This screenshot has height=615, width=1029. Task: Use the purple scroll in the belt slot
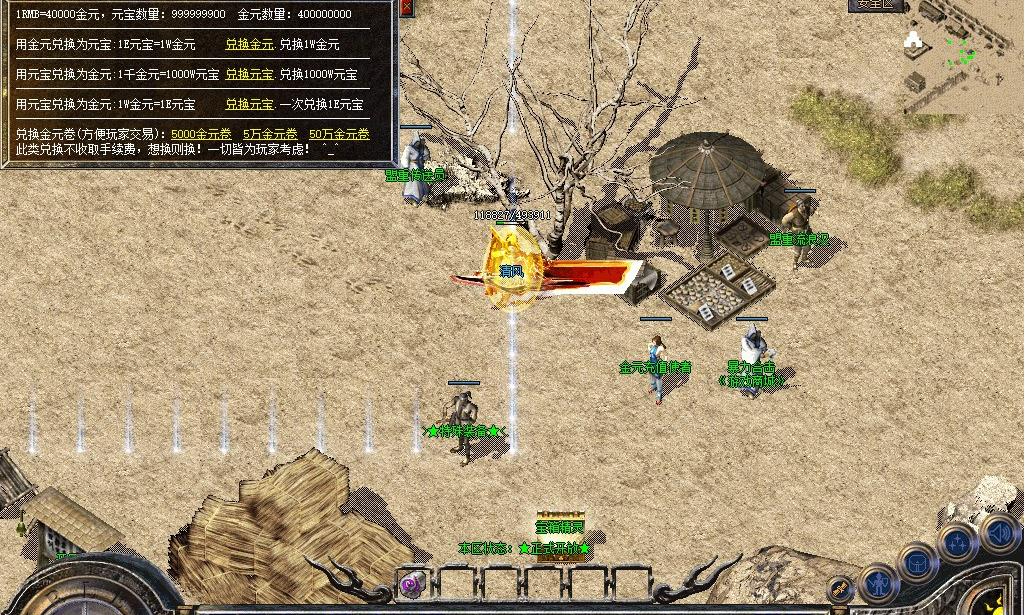click(410, 585)
